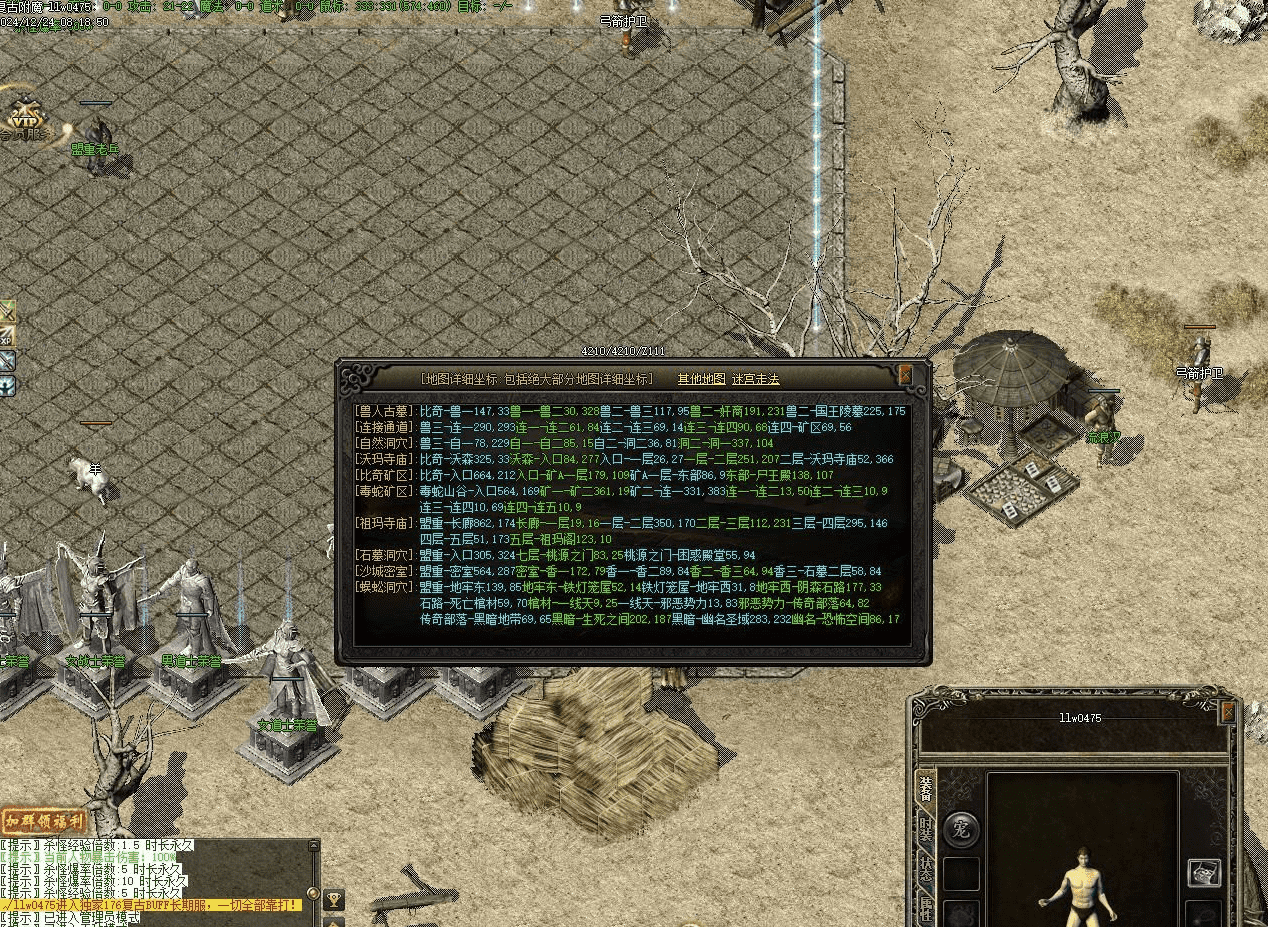Close the map coordinates window
Image resolution: width=1268 pixels, height=927 pixels.
click(x=905, y=376)
